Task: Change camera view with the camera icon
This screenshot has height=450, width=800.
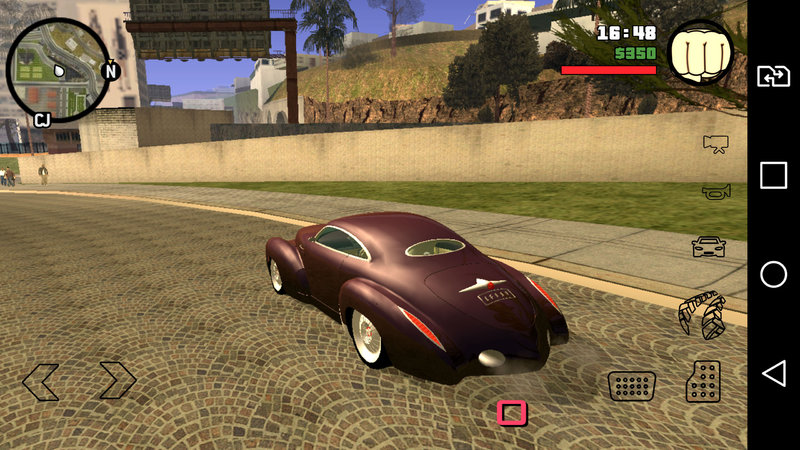Action: pos(714,145)
